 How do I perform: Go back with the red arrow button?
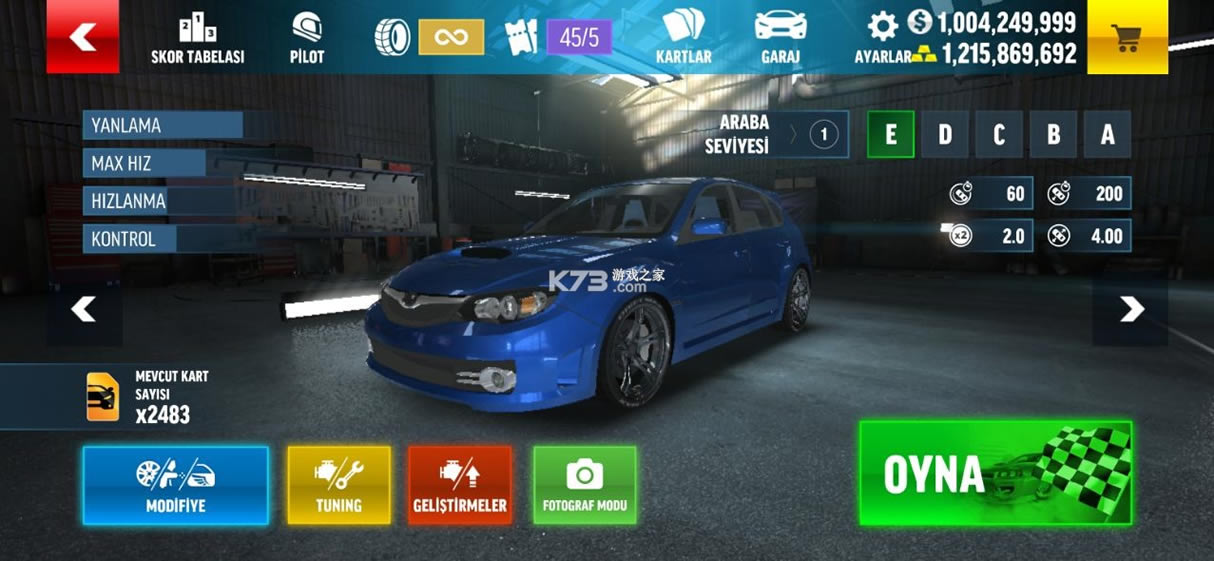82,37
